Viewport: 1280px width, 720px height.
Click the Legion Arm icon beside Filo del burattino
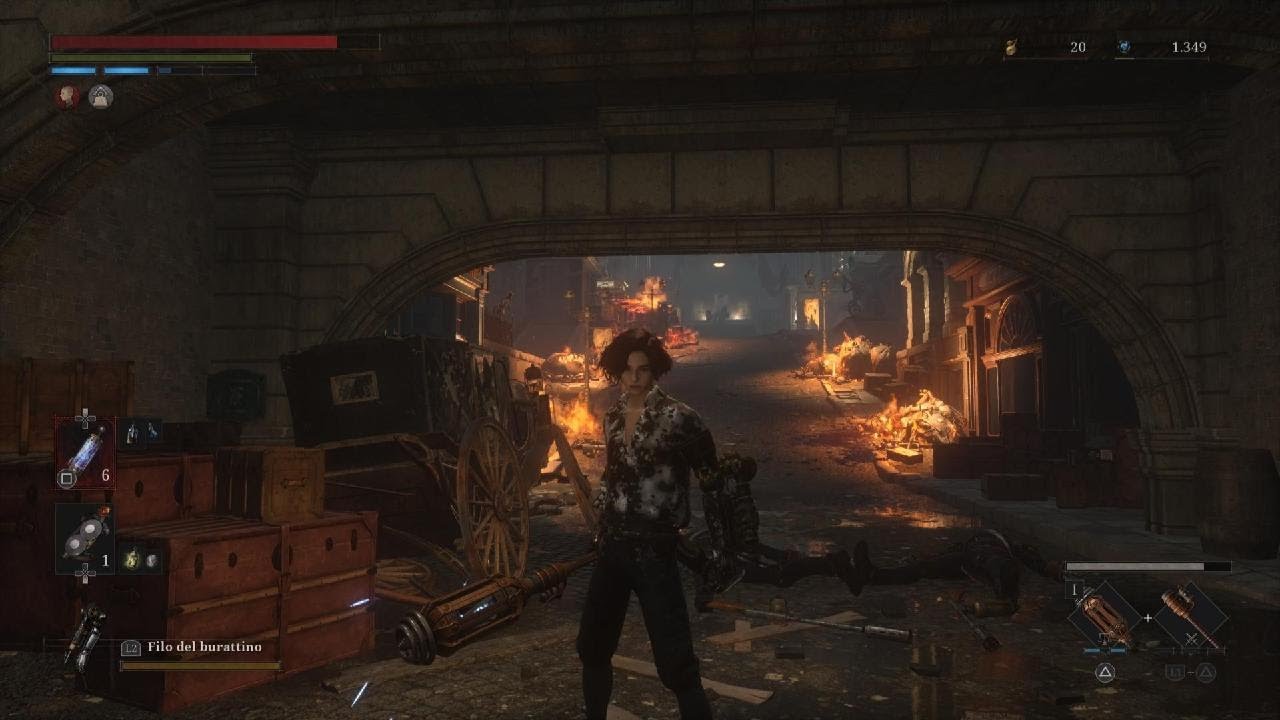coord(84,635)
